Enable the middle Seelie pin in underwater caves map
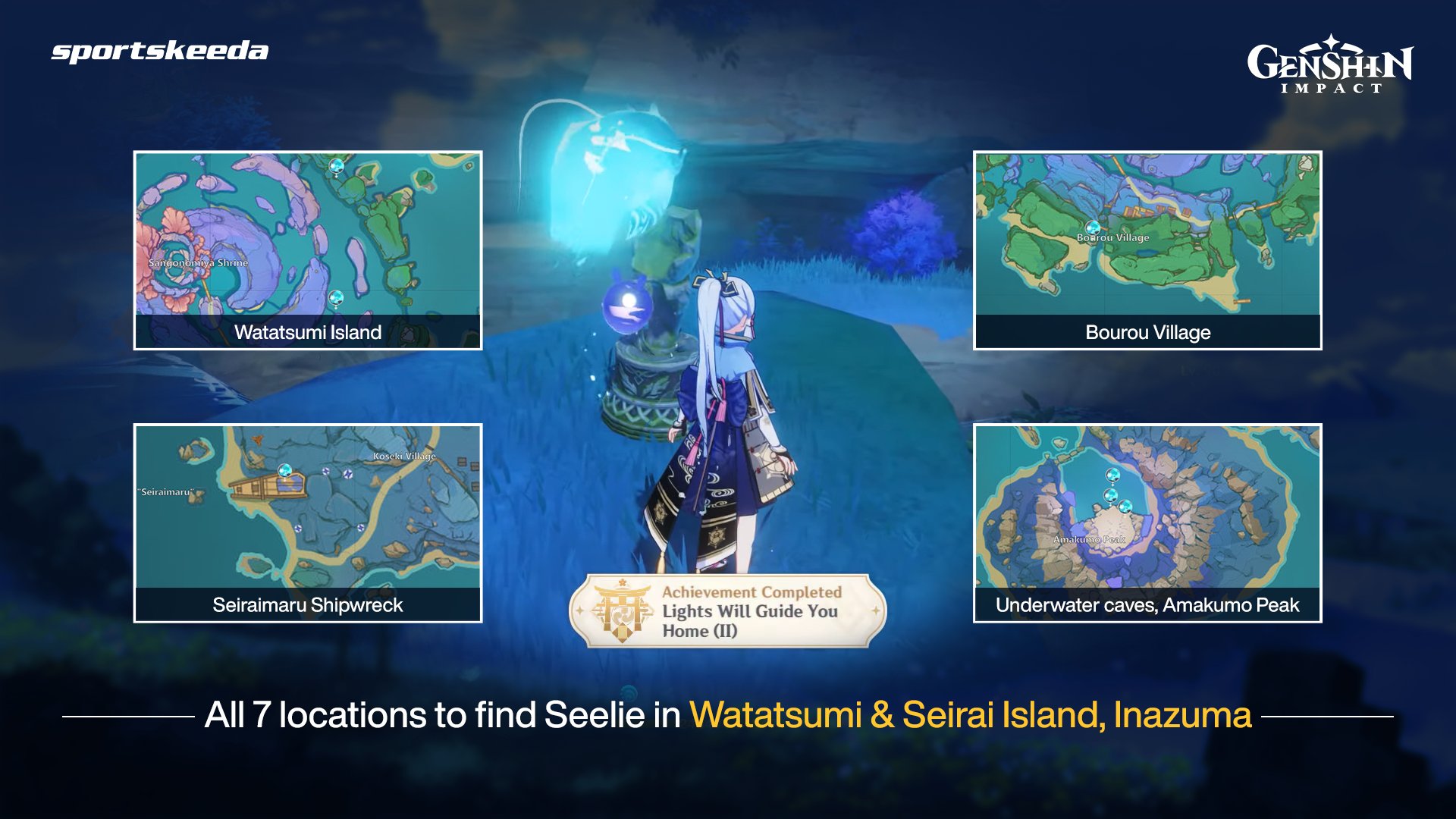1456x819 pixels. pyautogui.click(x=1111, y=496)
